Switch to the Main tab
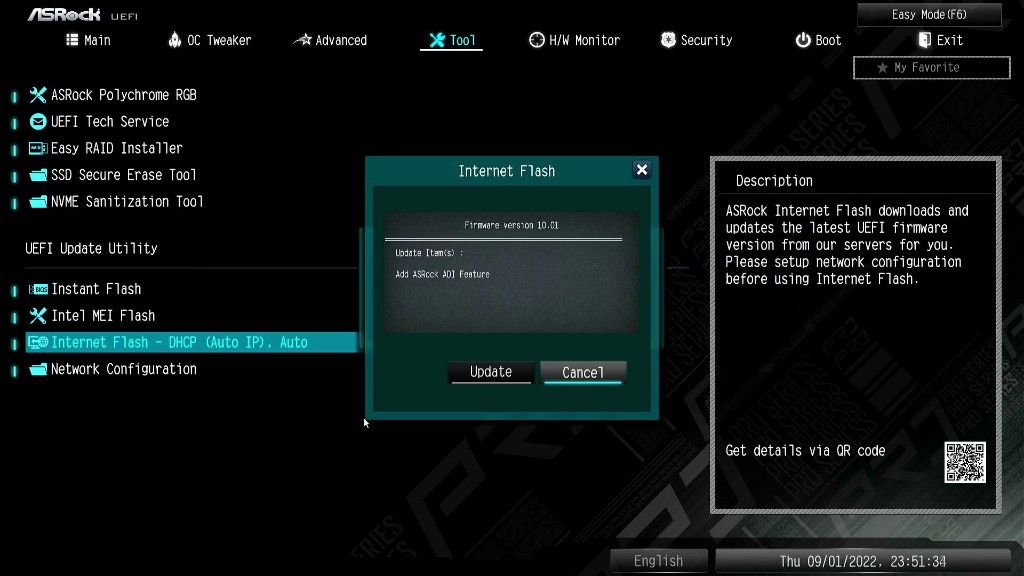1024x576 pixels. click(88, 40)
